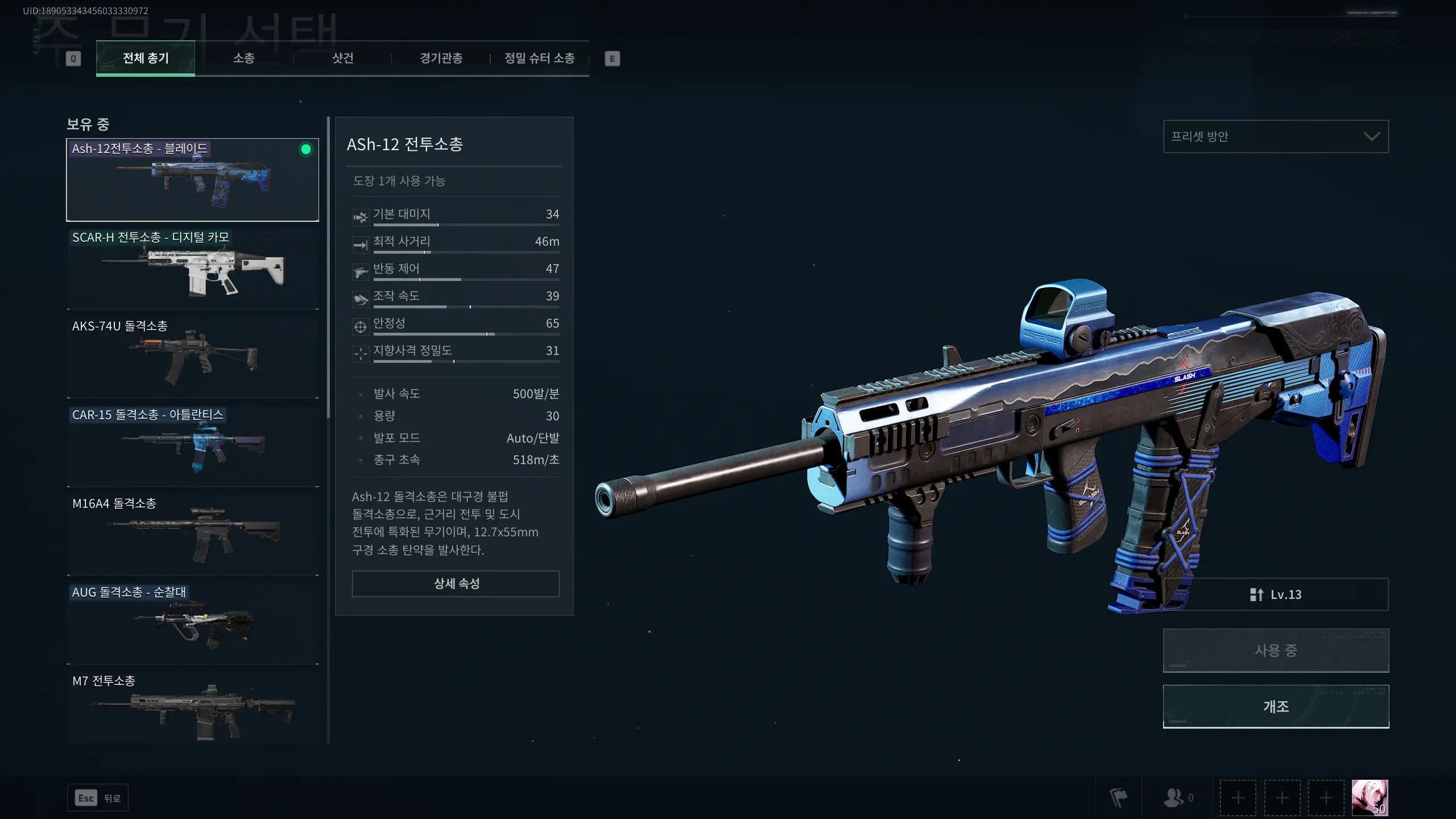Open the player avatar profile
The image size is (1456, 819).
click(x=1370, y=797)
